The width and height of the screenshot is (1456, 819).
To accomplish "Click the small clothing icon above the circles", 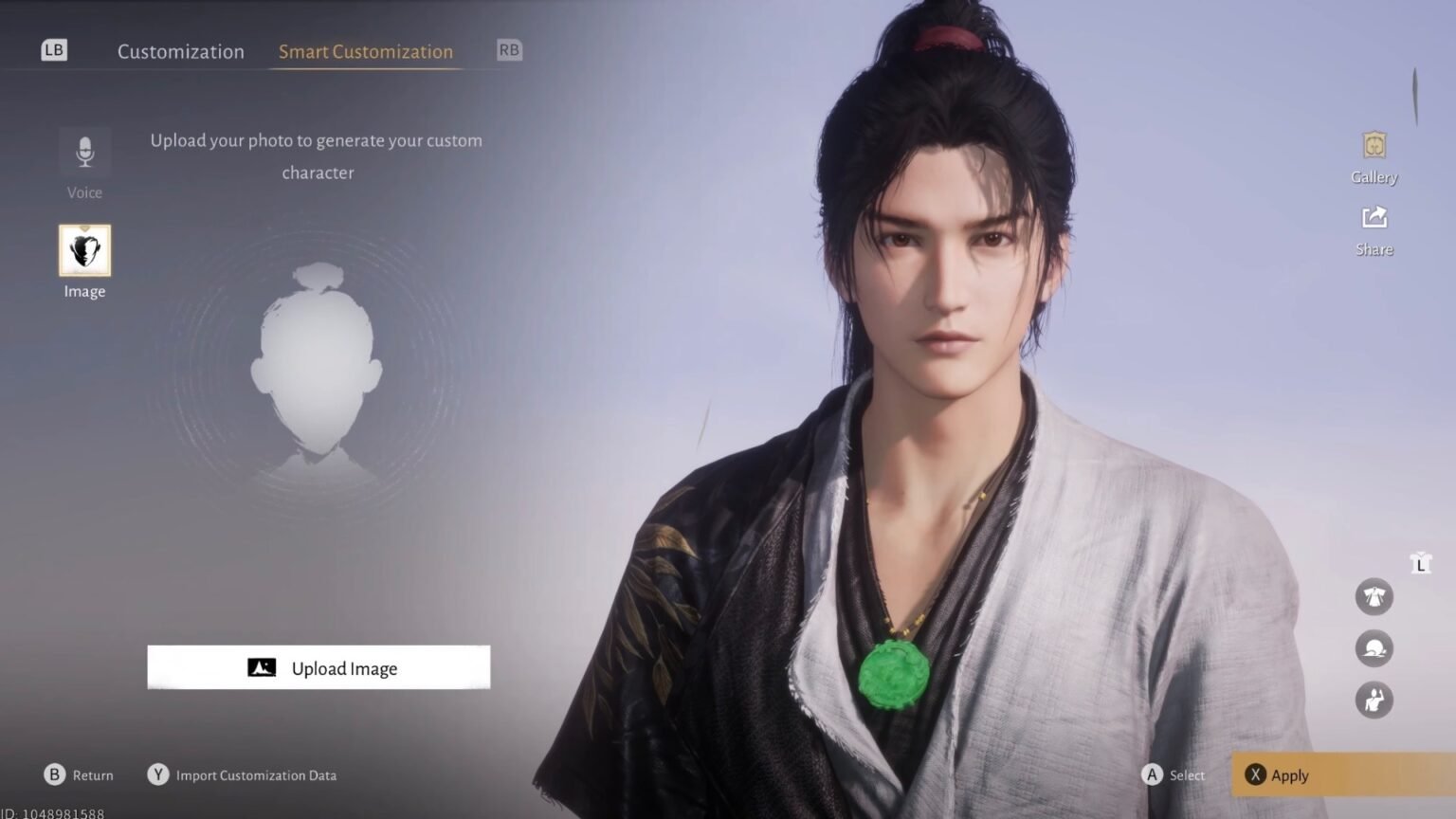I will coord(1419,562).
